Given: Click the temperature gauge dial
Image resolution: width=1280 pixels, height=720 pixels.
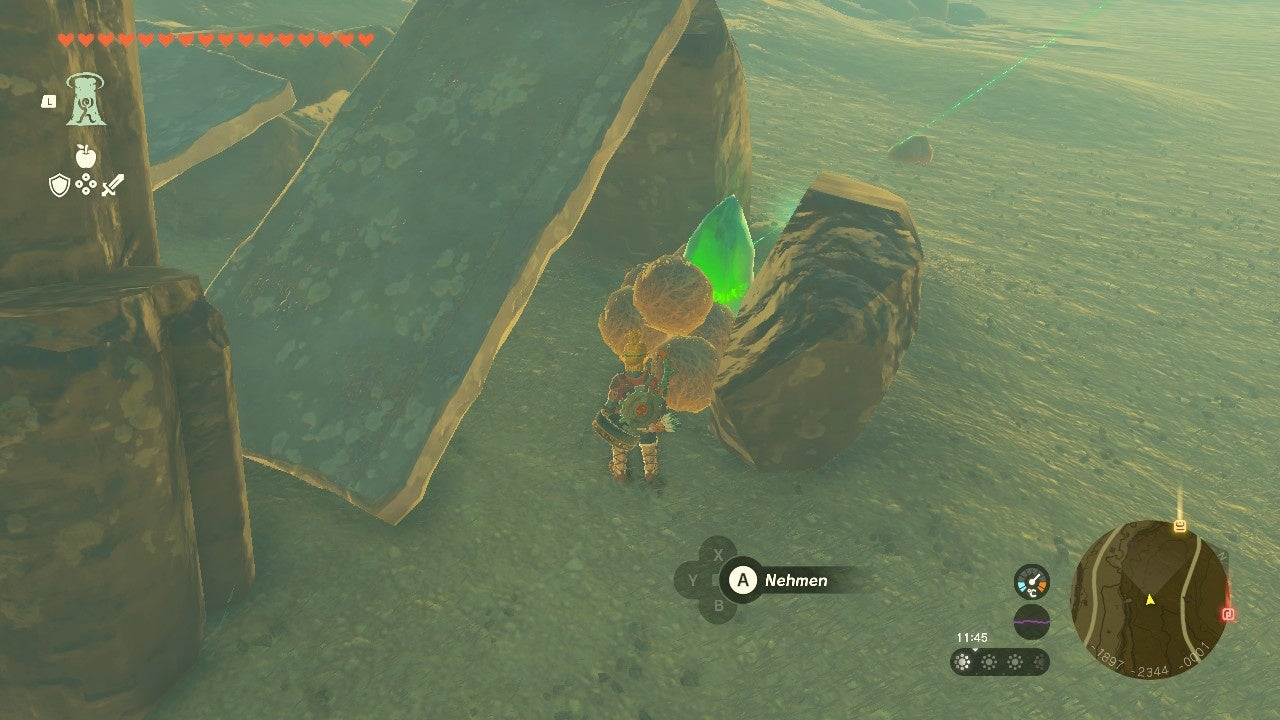Looking at the screenshot, I should [x=1032, y=583].
